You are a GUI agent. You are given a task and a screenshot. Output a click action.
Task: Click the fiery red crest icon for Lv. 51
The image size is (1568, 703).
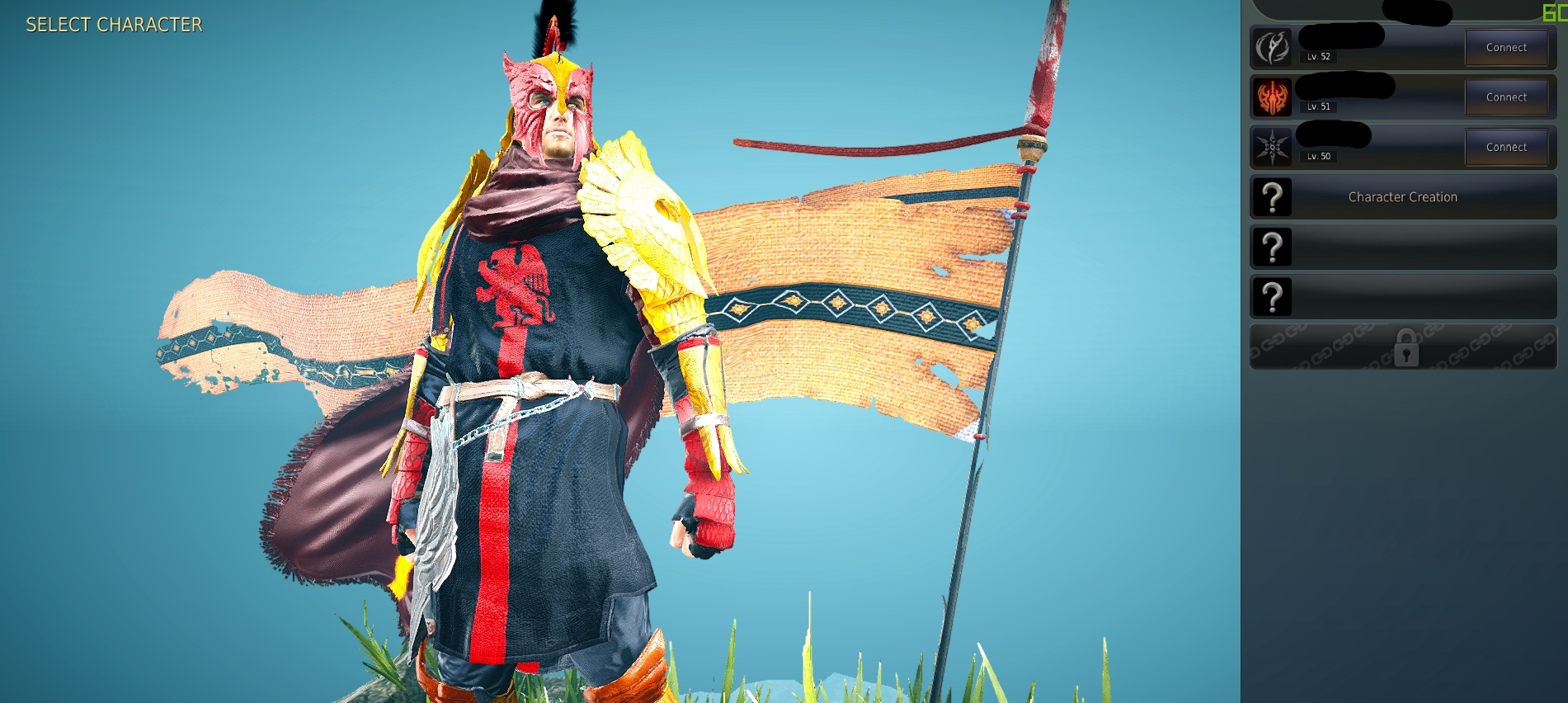[x=1274, y=97]
